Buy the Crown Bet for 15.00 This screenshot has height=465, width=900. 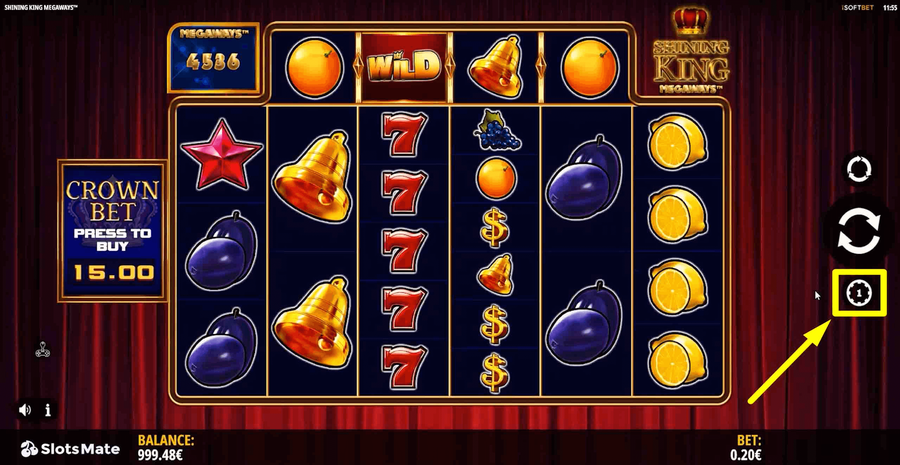point(112,230)
